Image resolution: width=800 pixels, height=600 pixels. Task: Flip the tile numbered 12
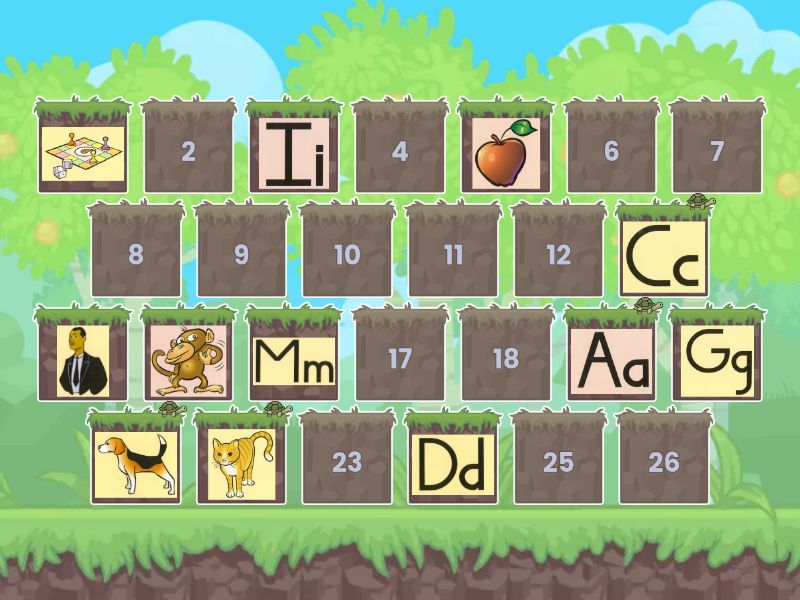(x=558, y=255)
